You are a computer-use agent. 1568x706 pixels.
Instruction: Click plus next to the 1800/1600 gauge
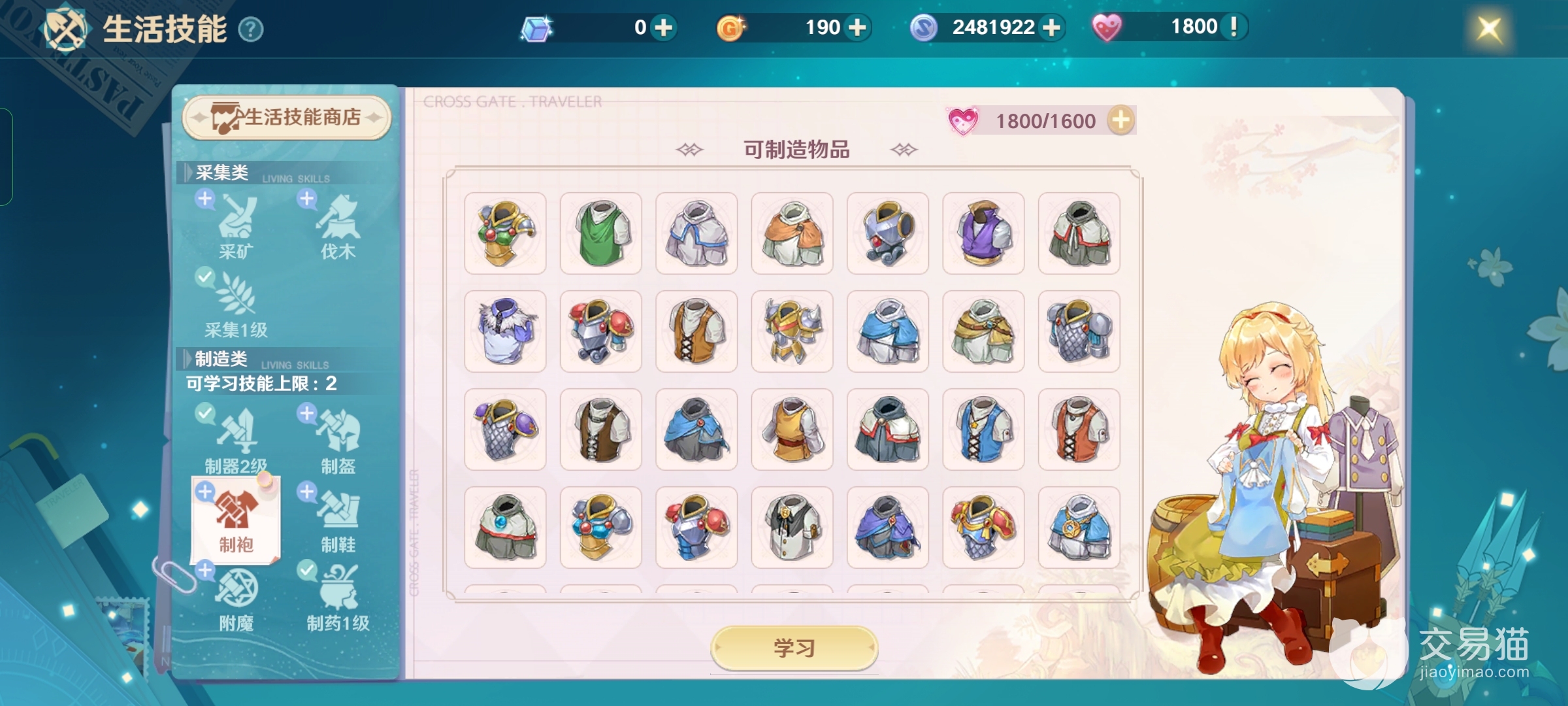tap(1122, 120)
